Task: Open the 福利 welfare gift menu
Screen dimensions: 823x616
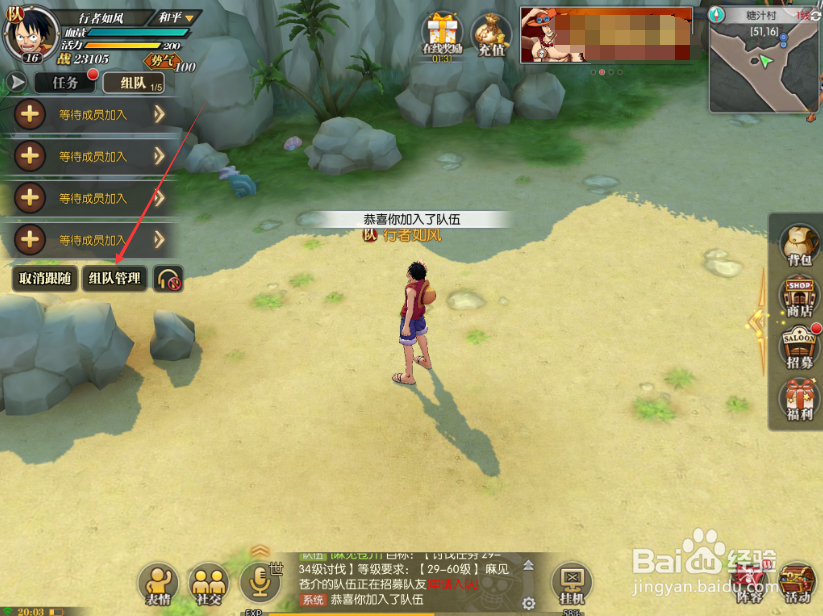Action: click(x=799, y=400)
